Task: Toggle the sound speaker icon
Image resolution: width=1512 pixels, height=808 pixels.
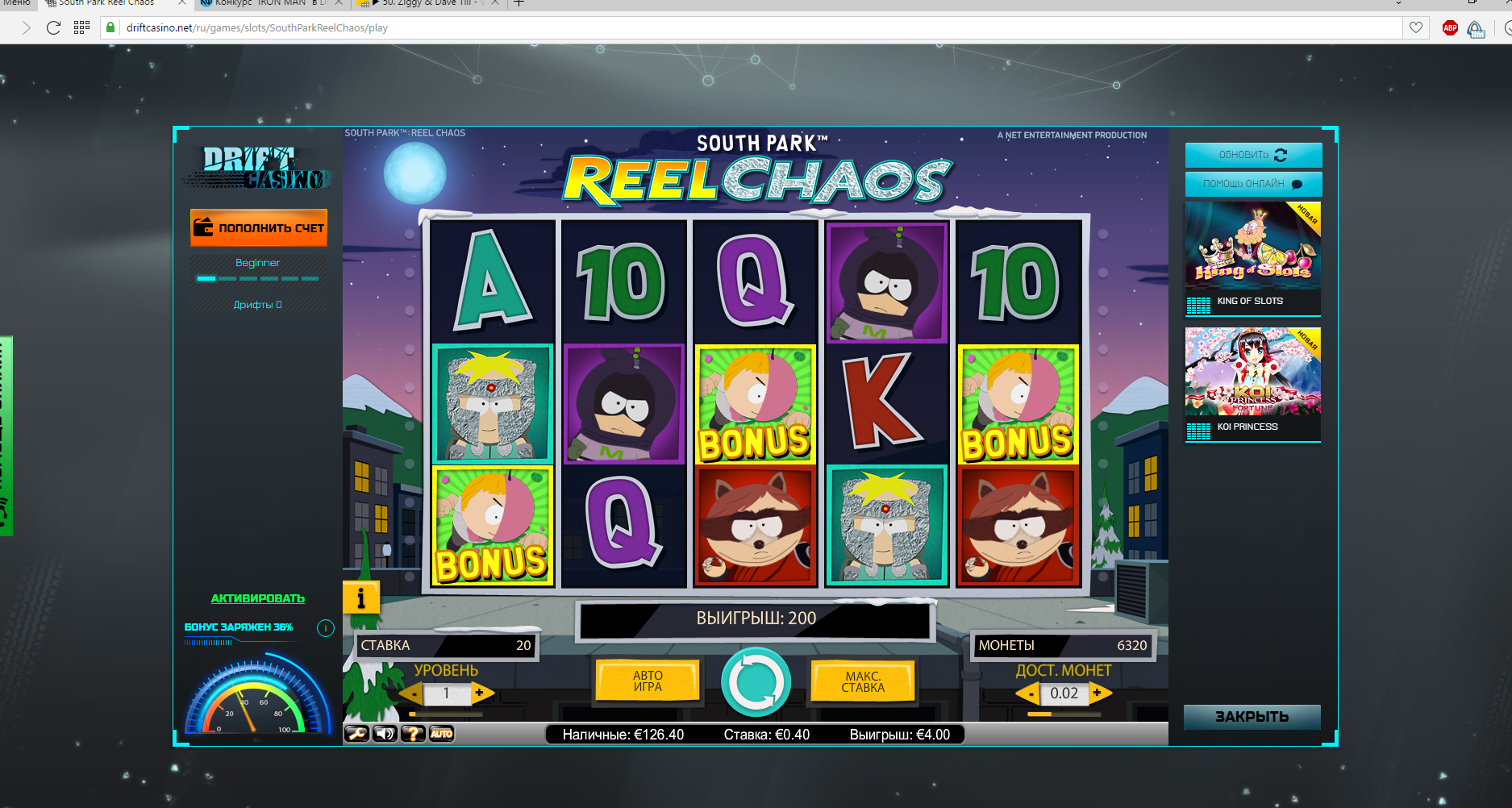Action: pyautogui.click(x=385, y=734)
